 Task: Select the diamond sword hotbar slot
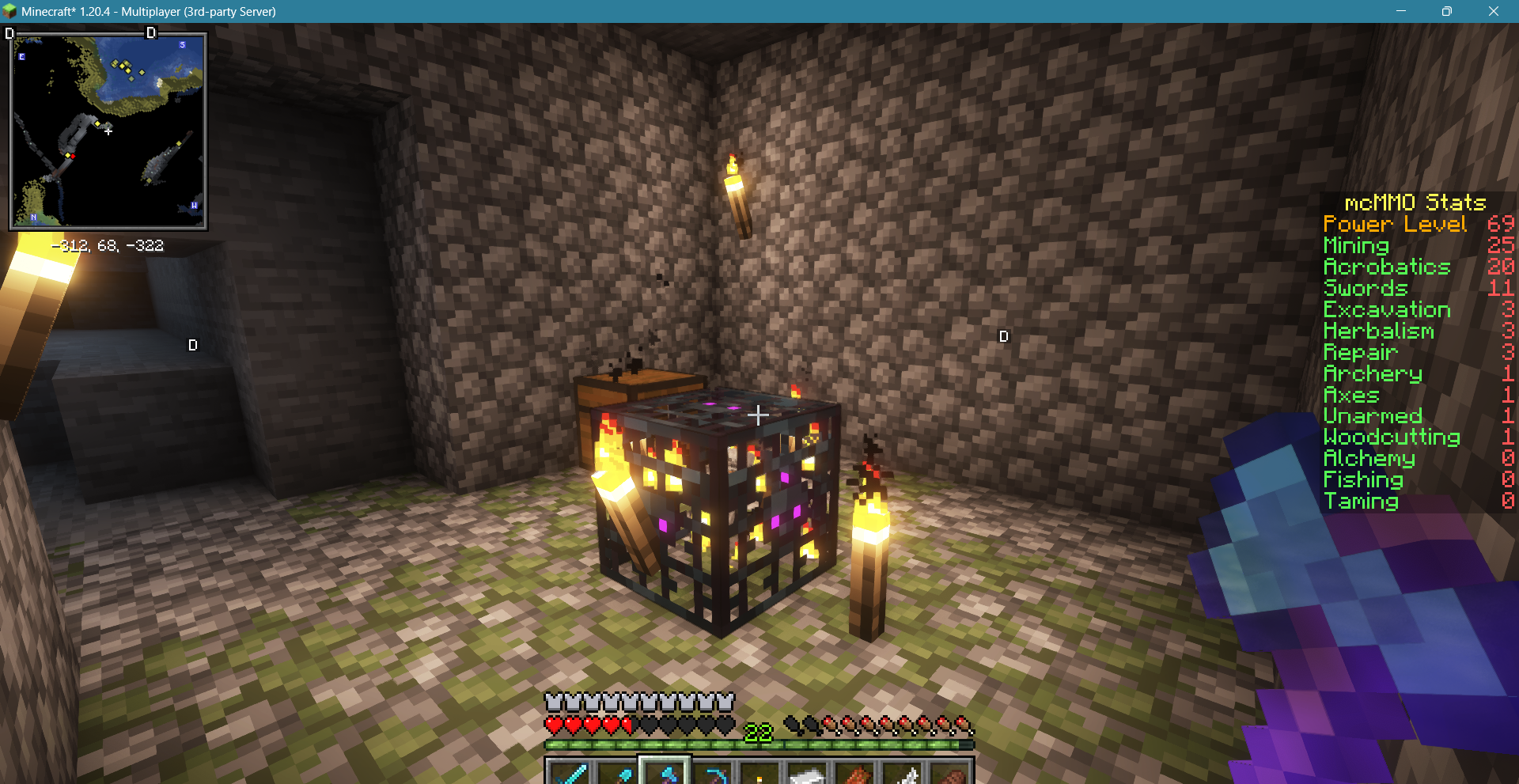570,773
